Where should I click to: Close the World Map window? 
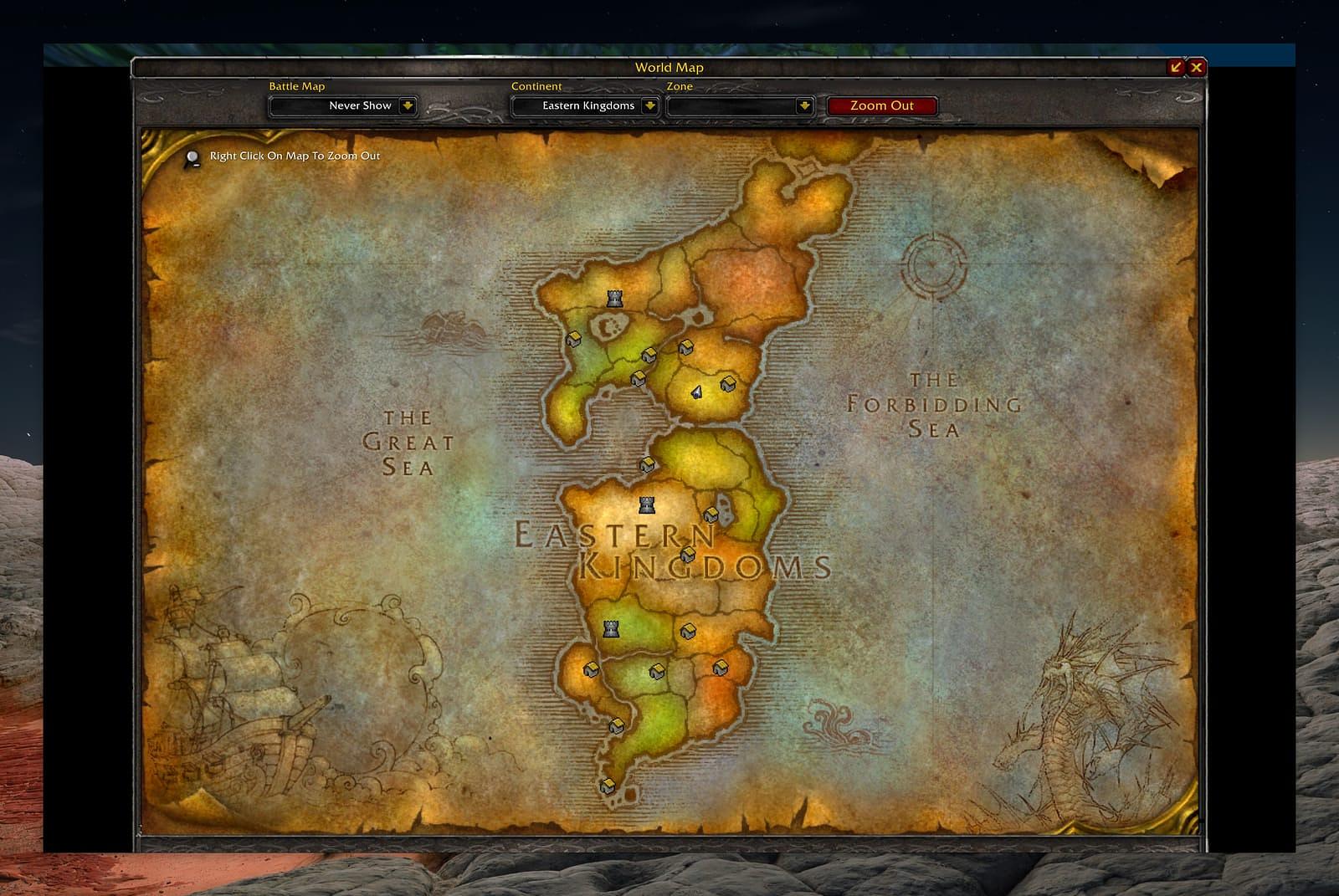(x=1197, y=67)
